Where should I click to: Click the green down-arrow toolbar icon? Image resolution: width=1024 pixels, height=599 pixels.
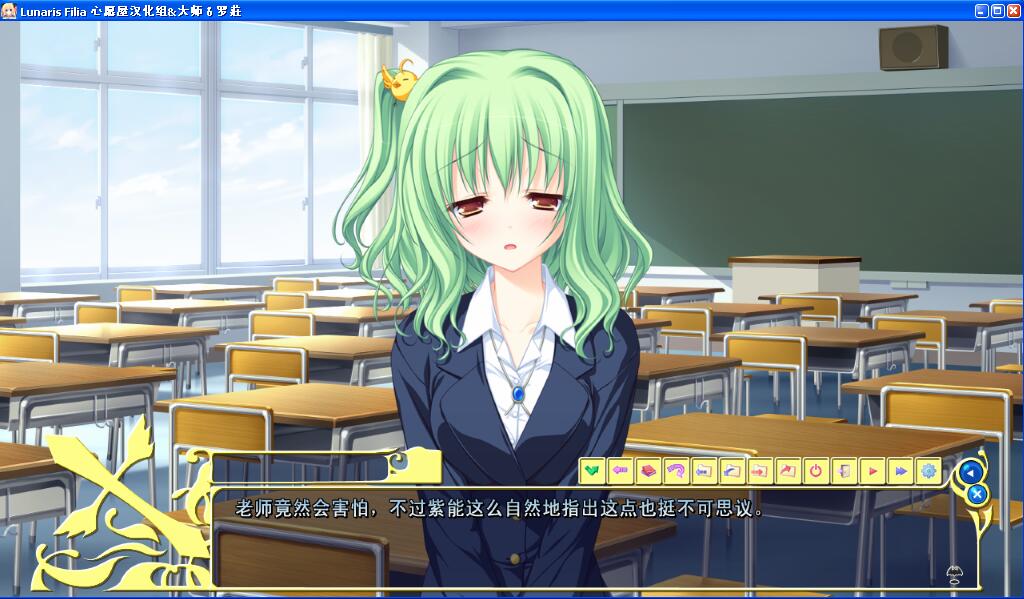point(592,470)
